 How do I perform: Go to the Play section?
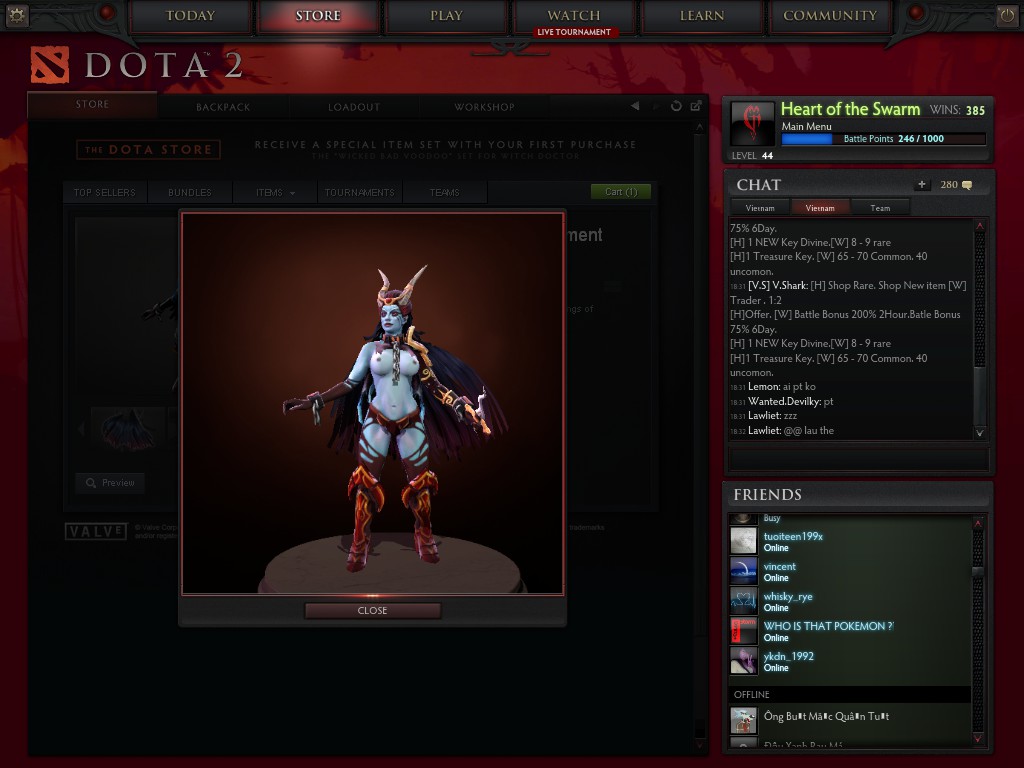(x=446, y=16)
